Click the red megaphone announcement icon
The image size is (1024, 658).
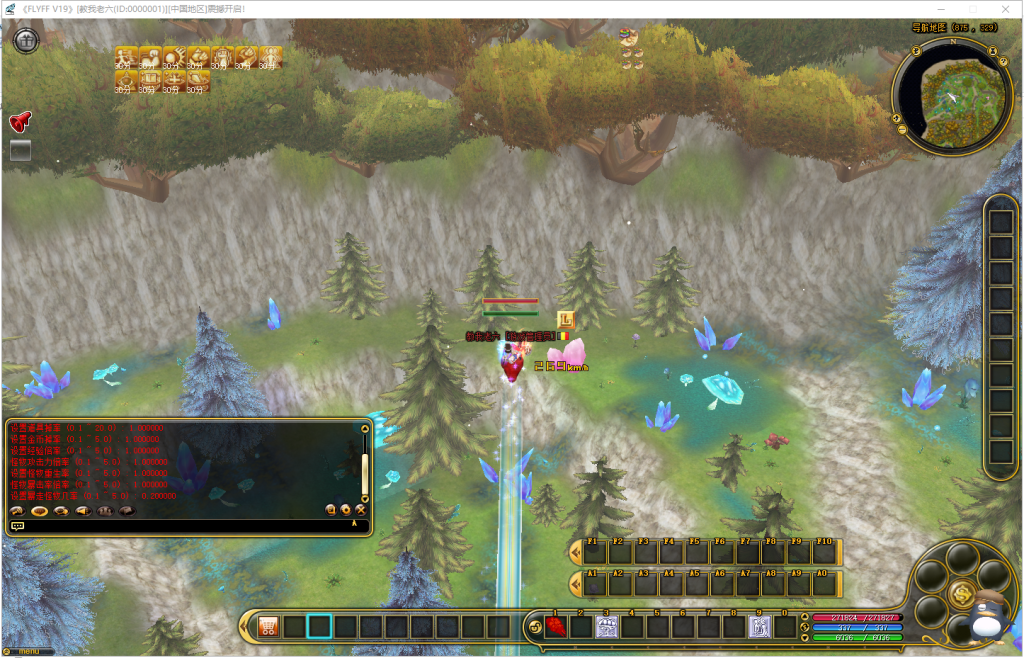20,122
